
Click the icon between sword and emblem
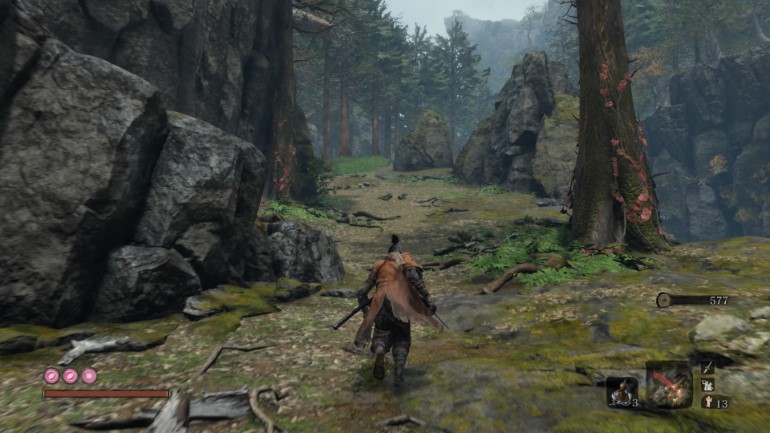[708, 385]
